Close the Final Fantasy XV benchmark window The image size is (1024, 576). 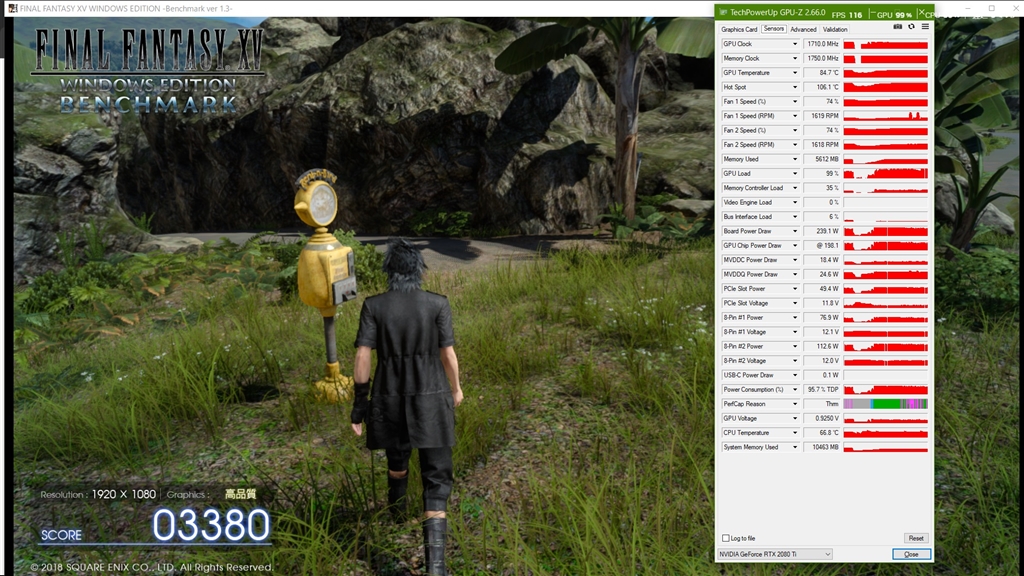click(x=1013, y=8)
